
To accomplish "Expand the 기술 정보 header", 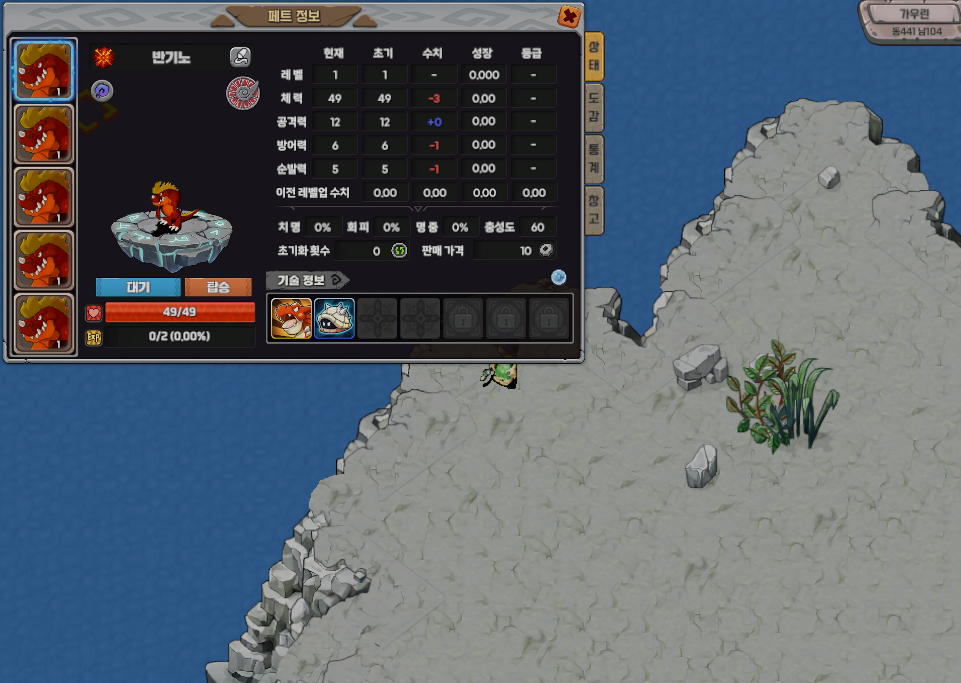I will click(x=308, y=279).
